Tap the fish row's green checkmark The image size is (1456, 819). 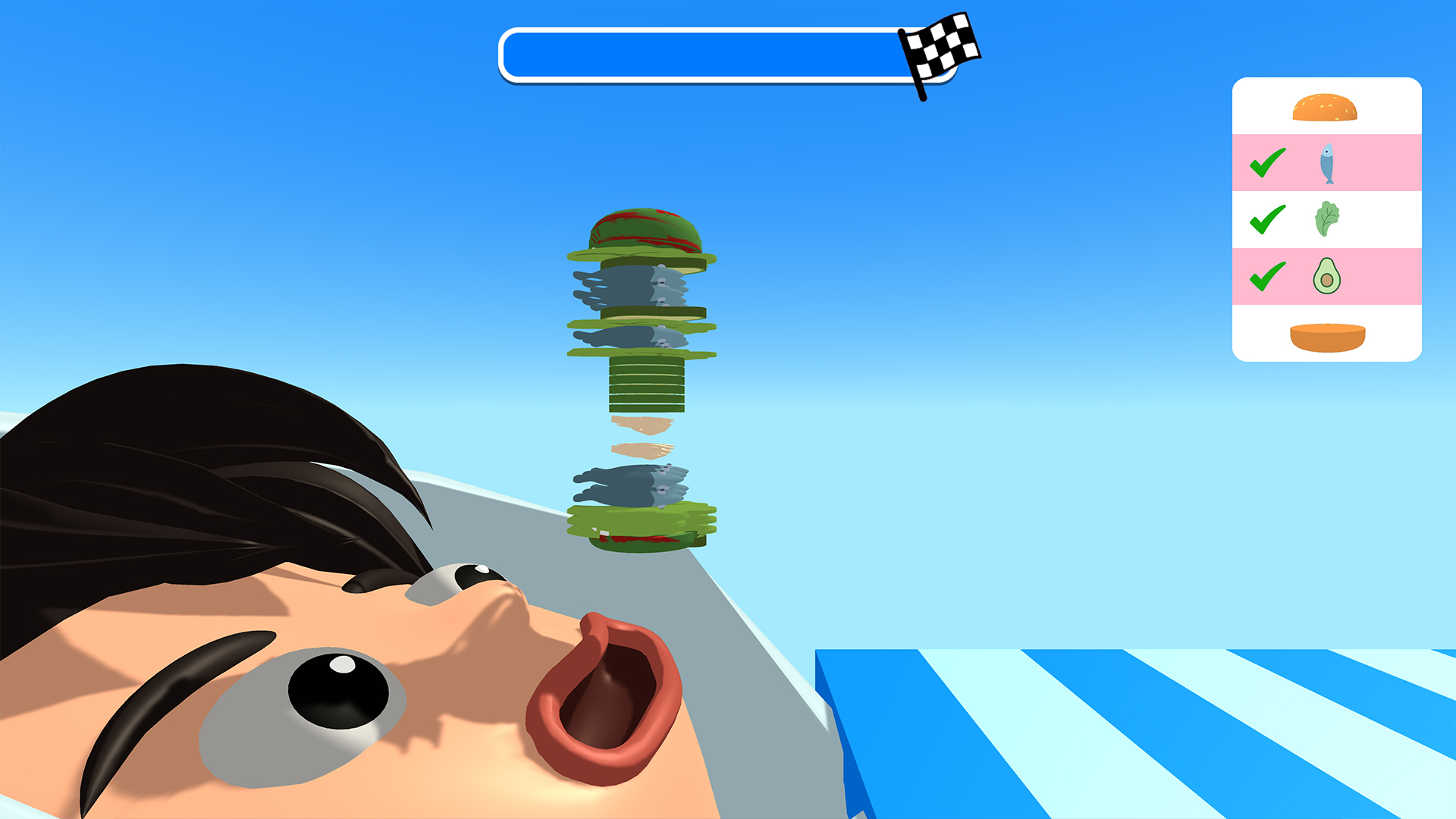tap(1269, 162)
